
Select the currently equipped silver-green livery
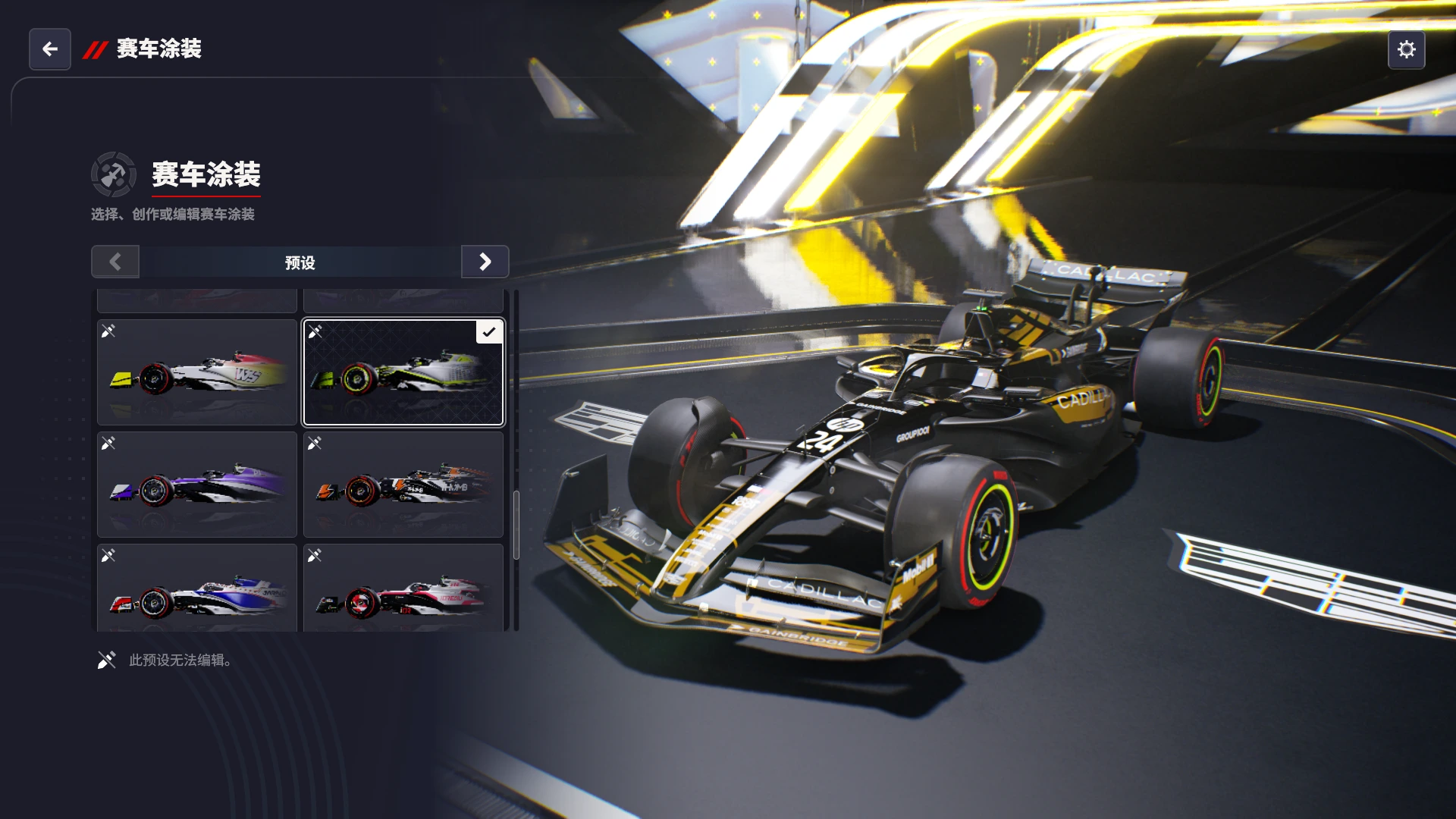(x=403, y=372)
